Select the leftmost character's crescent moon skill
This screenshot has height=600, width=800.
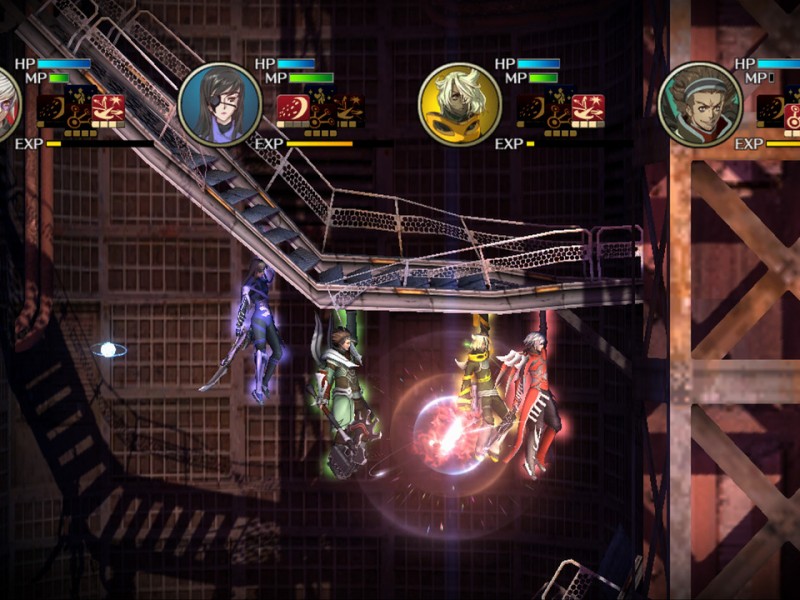point(52,109)
